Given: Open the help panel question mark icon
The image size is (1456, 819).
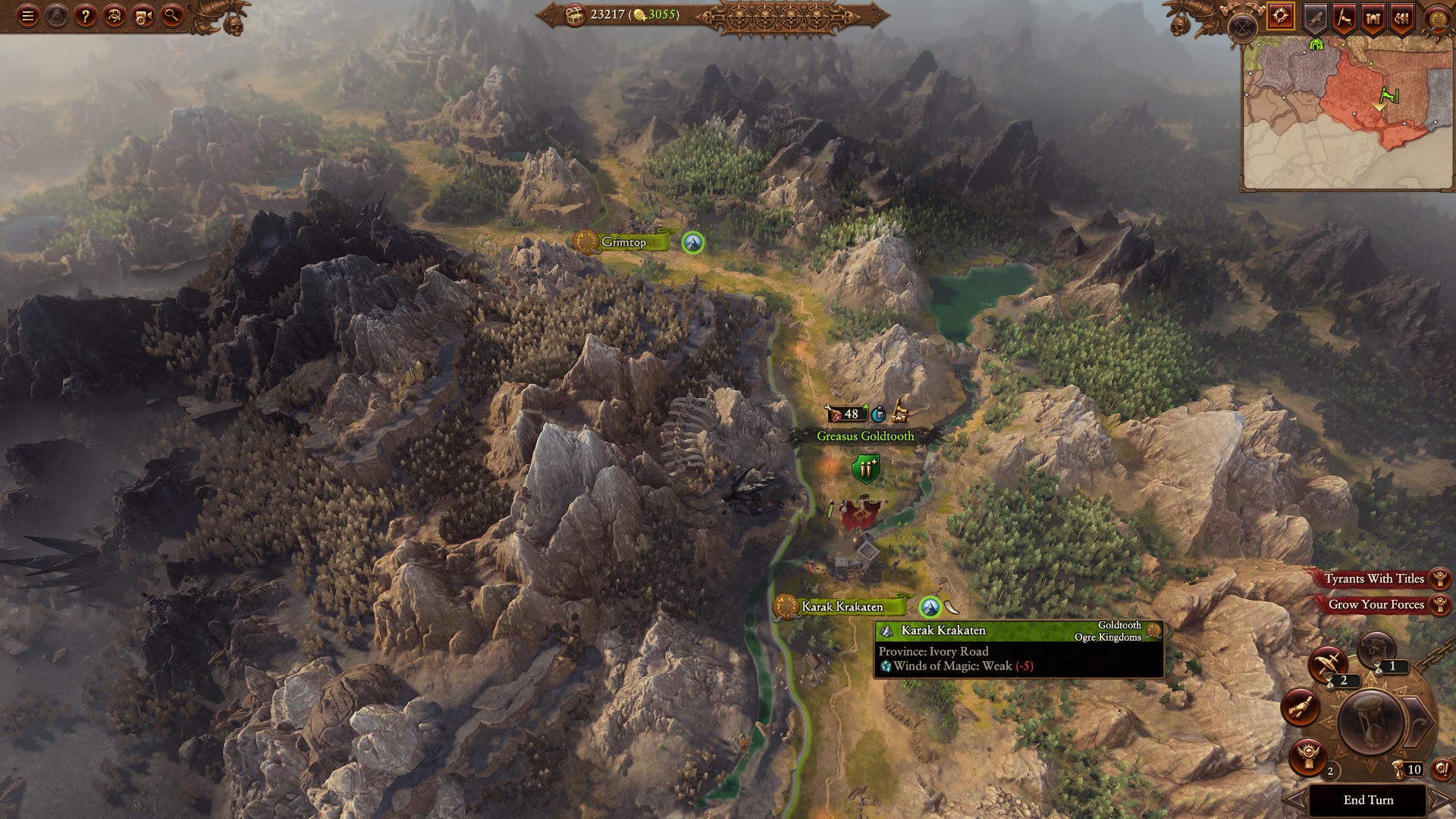Looking at the screenshot, I should pyautogui.click(x=86, y=17).
